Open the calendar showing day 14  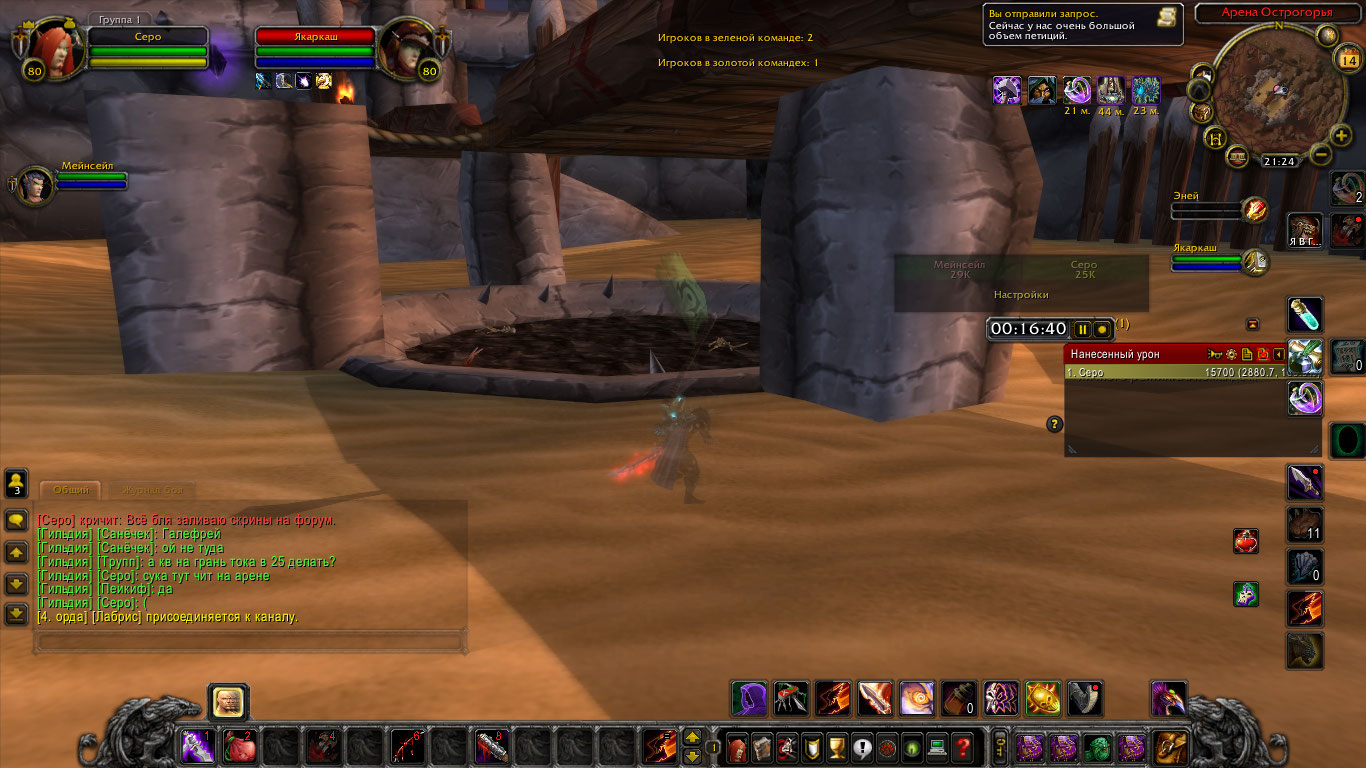(1347, 59)
